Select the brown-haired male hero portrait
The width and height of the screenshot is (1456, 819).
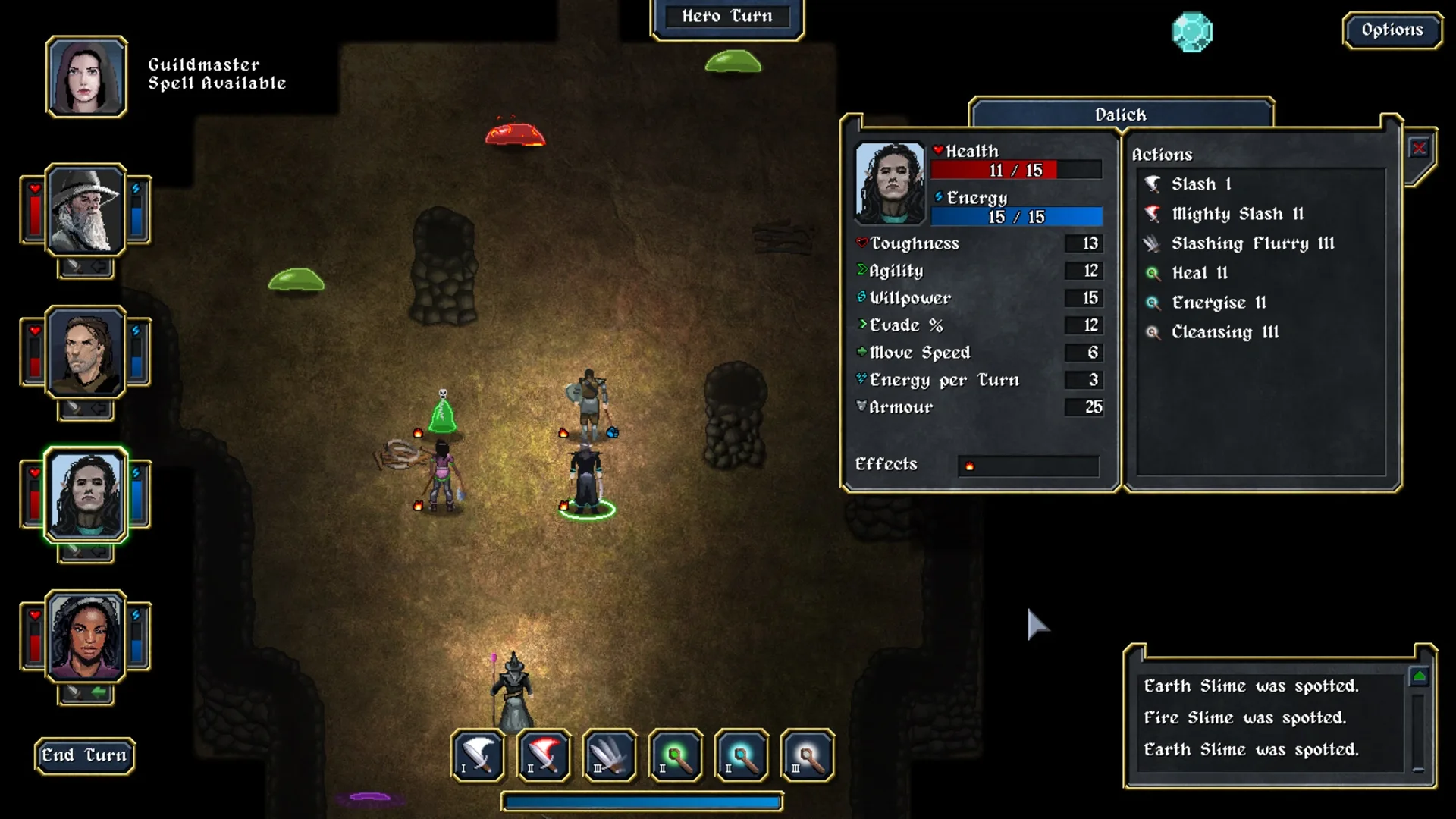[x=86, y=352]
